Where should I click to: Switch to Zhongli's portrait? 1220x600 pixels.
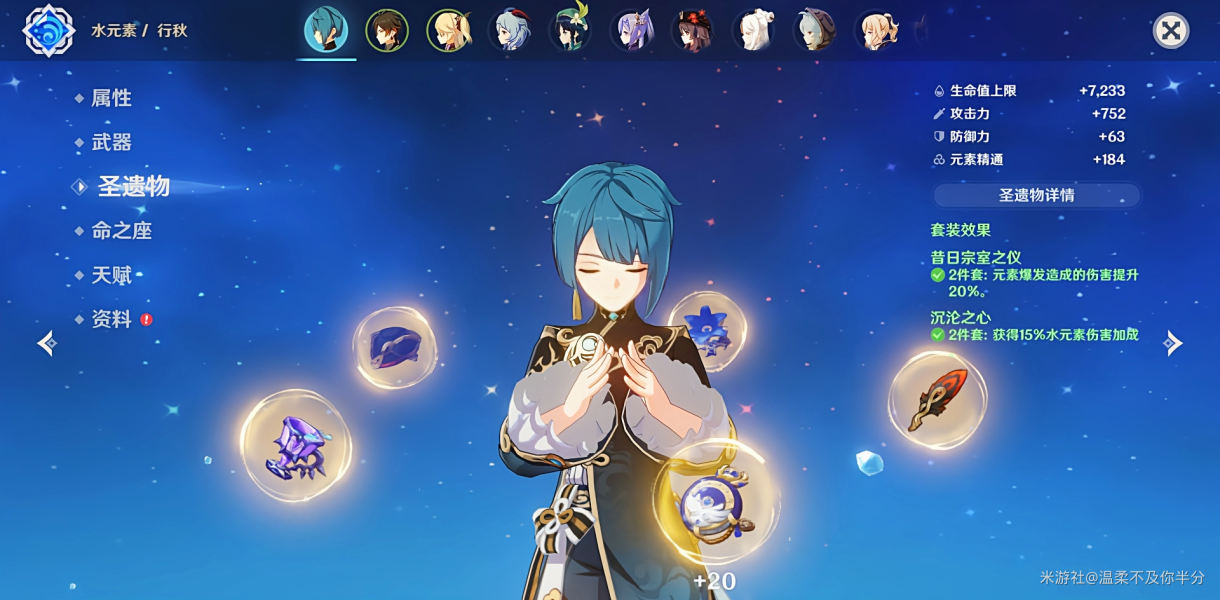[387, 31]
